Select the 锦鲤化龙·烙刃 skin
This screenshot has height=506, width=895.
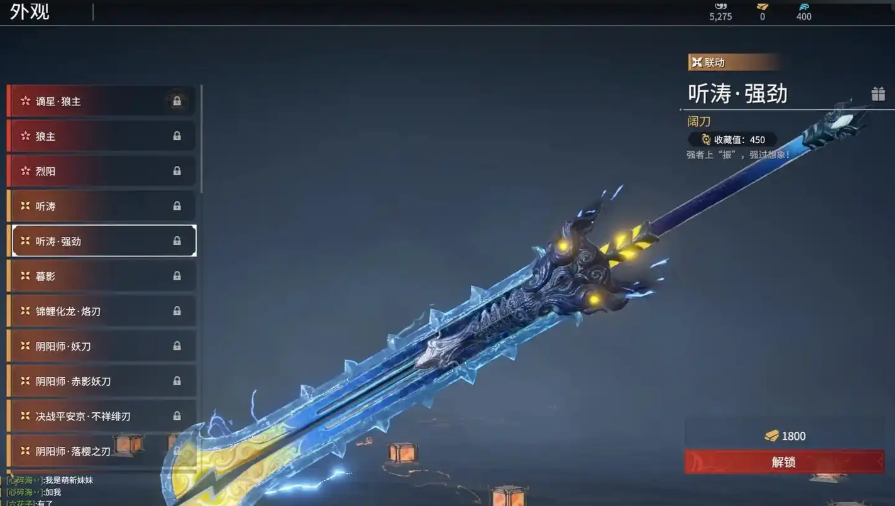(100, 311)
